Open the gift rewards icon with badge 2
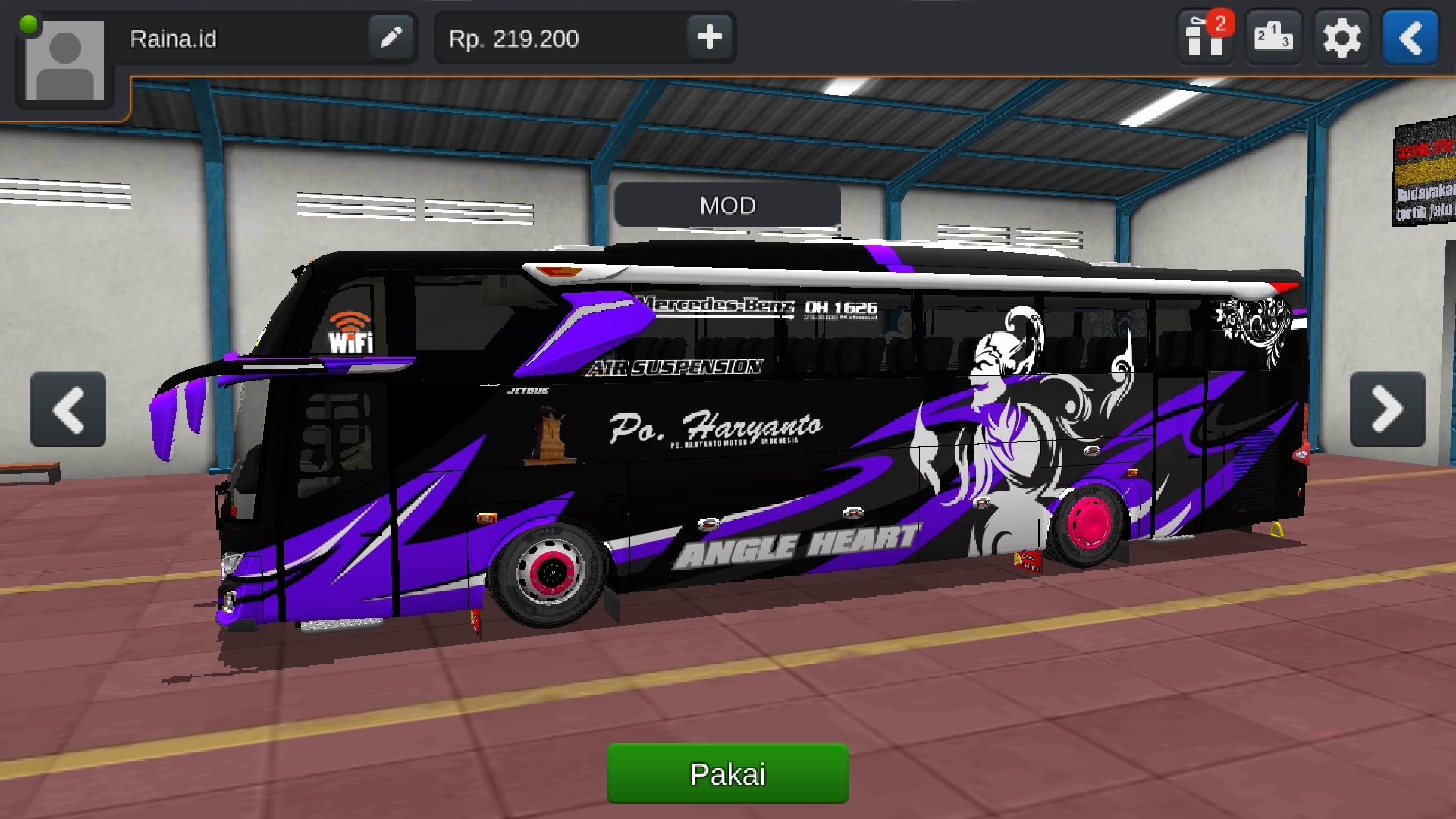This screenshot has width=1456, height=819. pyautogui.click(x=1205, y=37)
